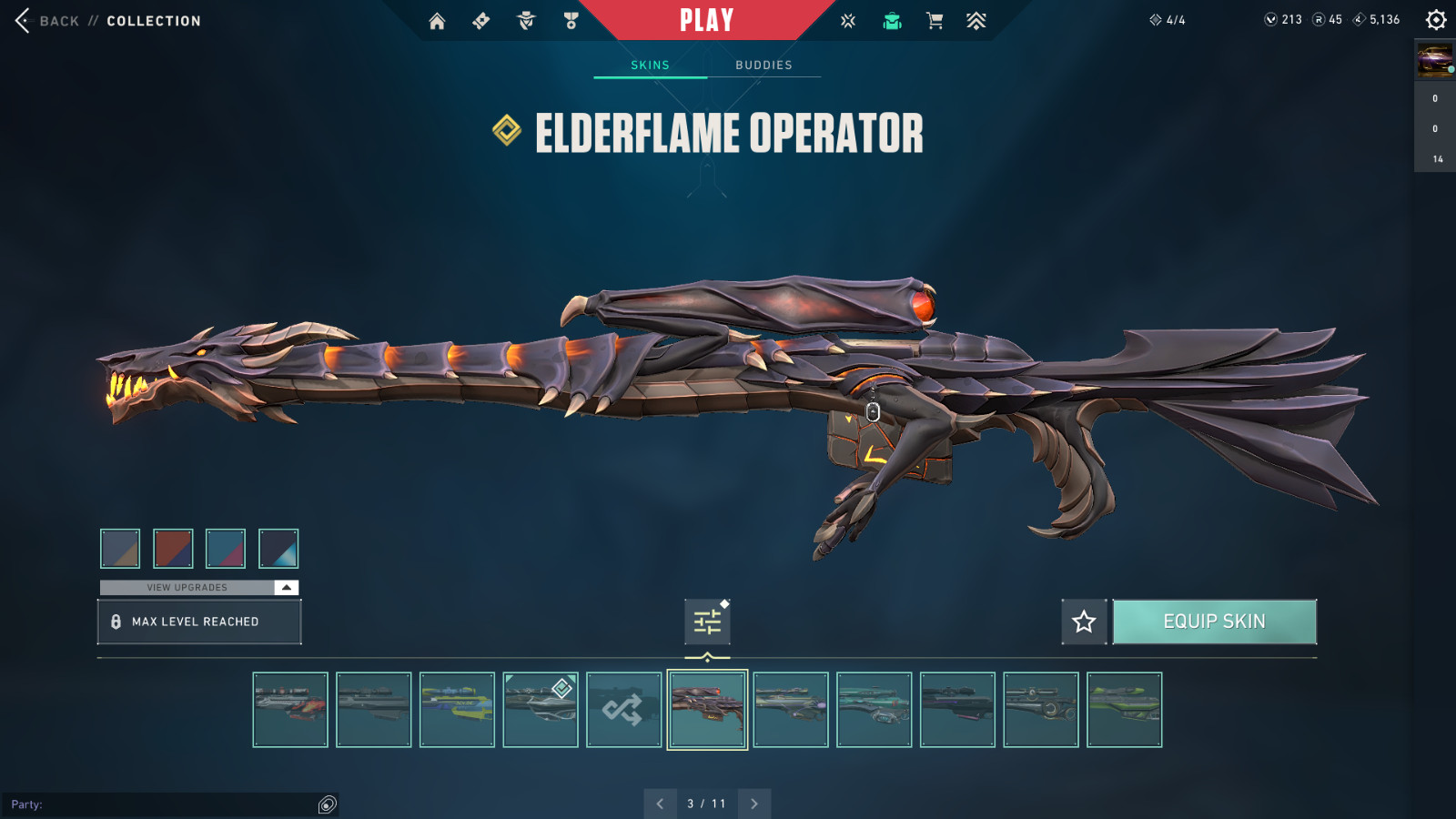Open the battle pass ticket icon
This screenshot has height=819, width=1456.
click(x=481, y=21)
